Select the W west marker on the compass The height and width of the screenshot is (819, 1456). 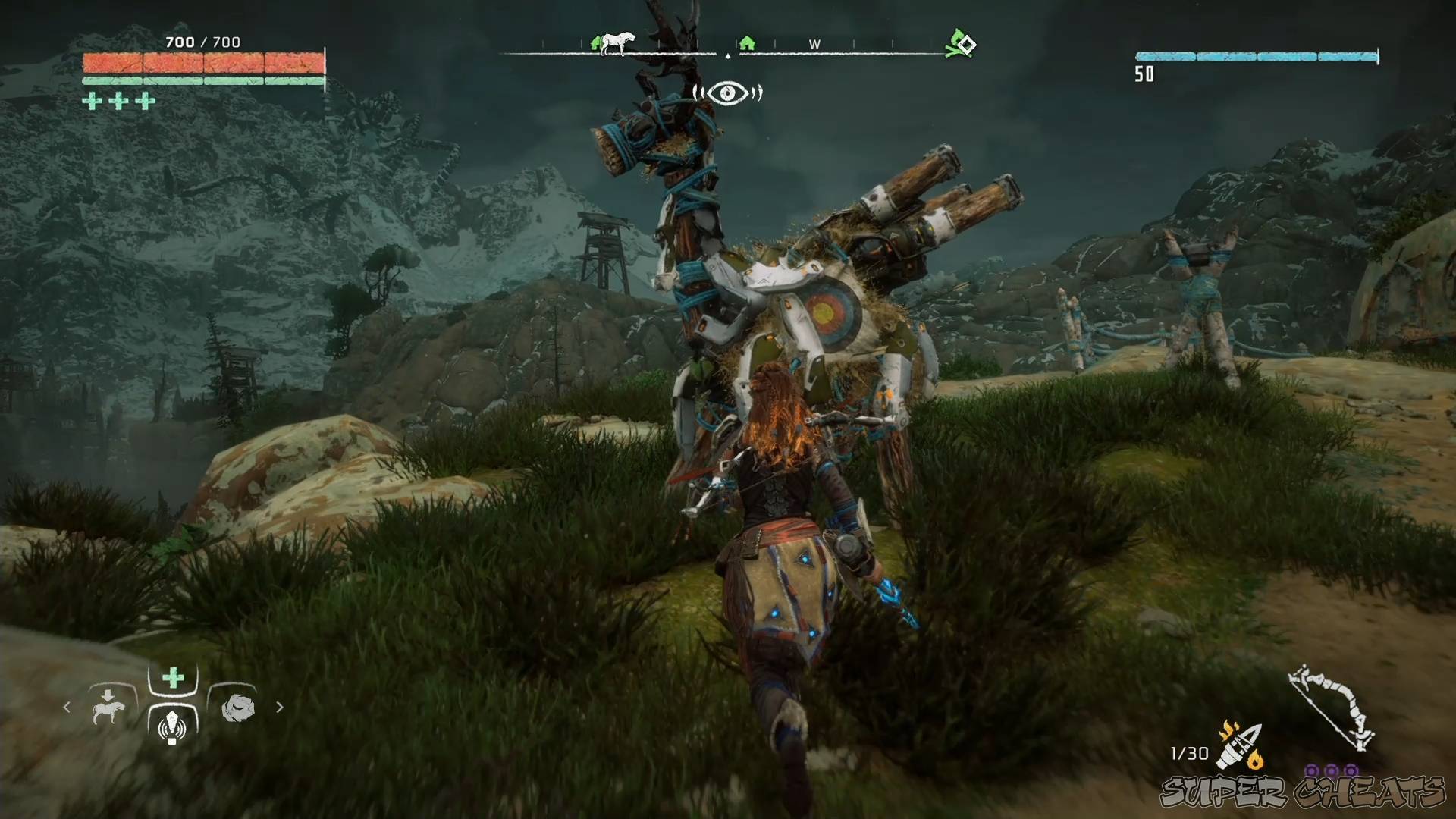(814, 45)
